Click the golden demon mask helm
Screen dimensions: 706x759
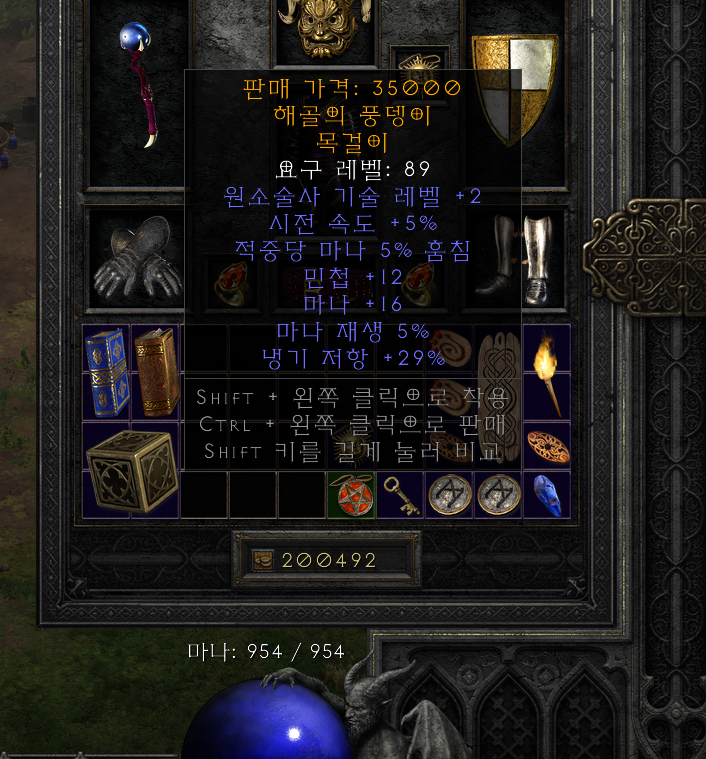pyautogui.click(x=322, y=29)
